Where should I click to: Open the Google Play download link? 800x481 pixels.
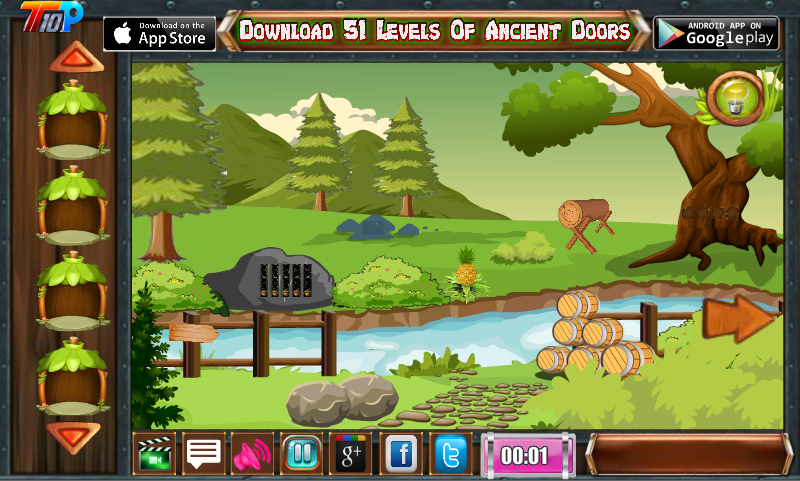click(715, 33)
